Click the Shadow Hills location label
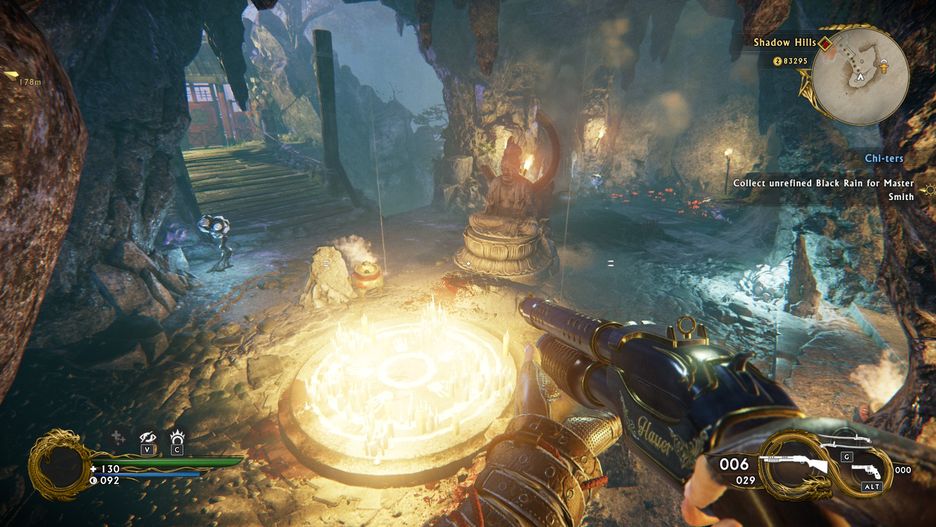Image resolution: width=936 pixels, height=527 pixels. (785, 43)
